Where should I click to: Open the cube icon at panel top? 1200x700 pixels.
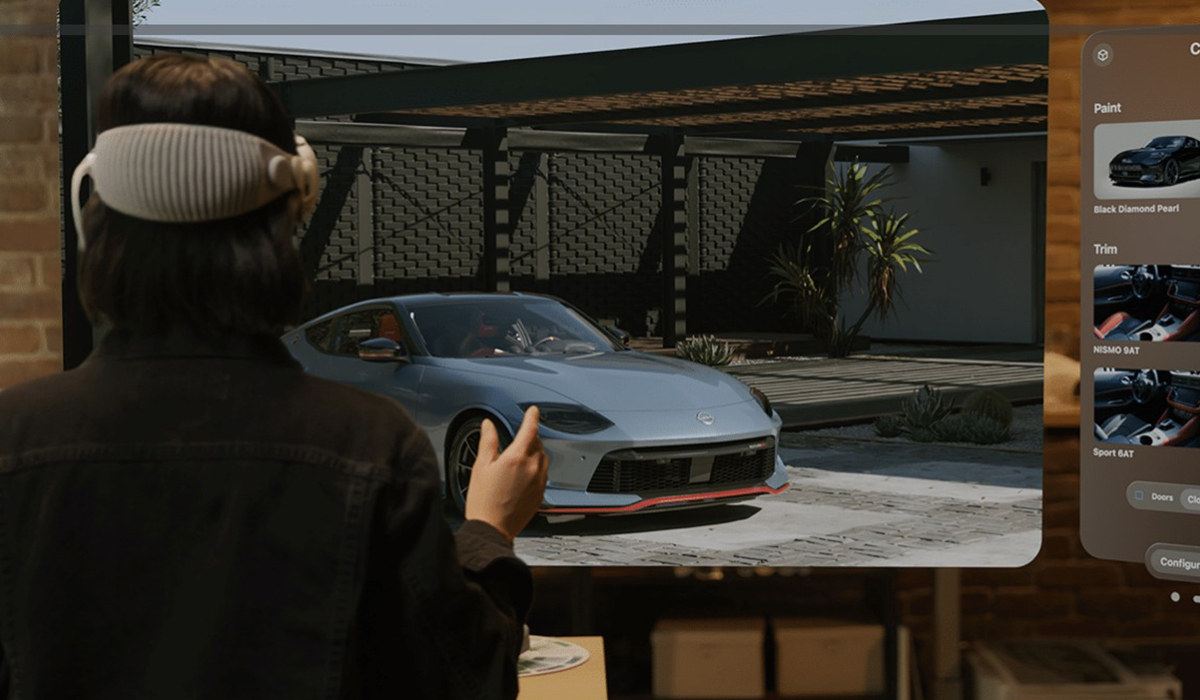pos(1103,56)
